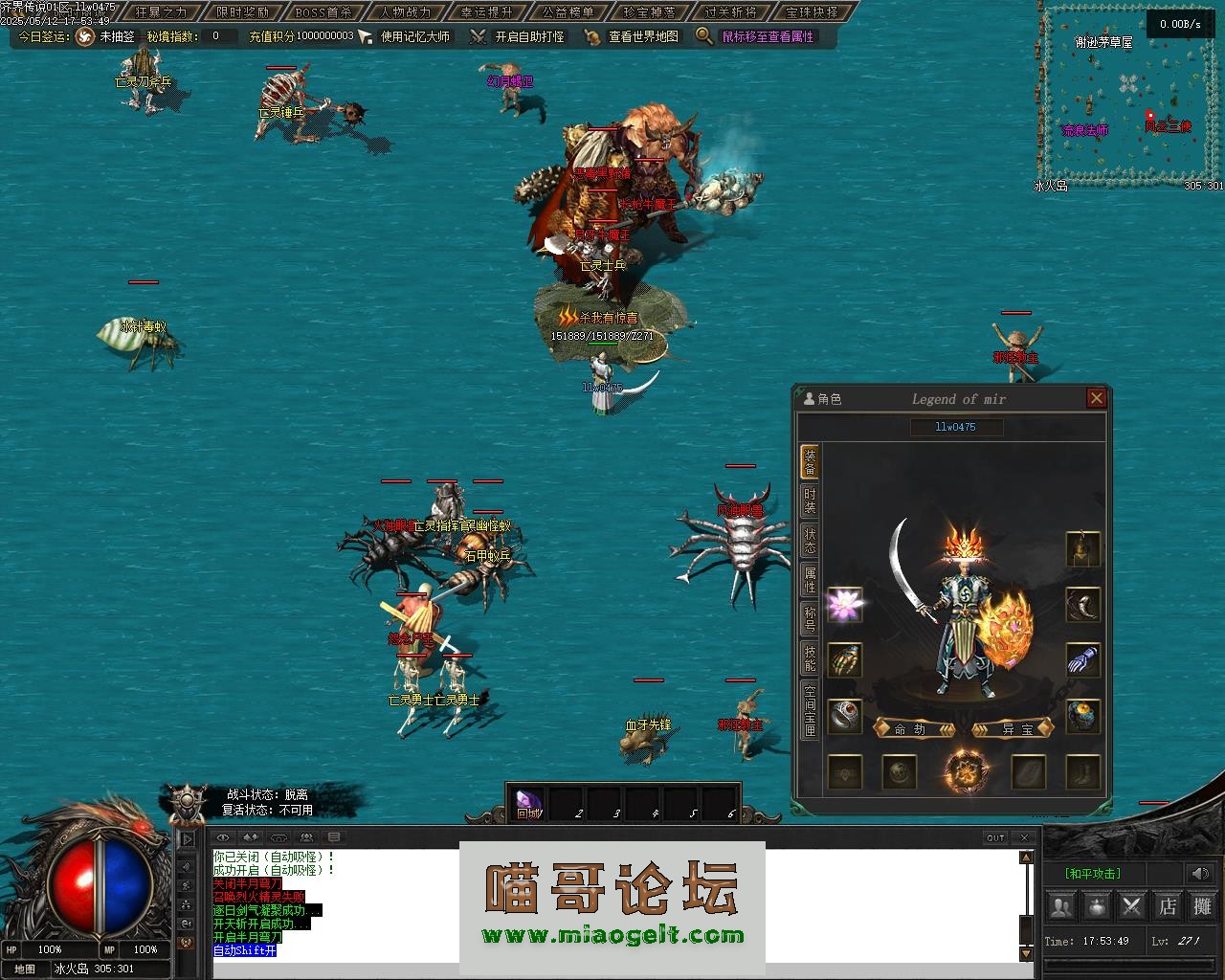Select the pink lotus equipment slot
Viewport: 1225px width, 980px height.
tap(844, 606)
